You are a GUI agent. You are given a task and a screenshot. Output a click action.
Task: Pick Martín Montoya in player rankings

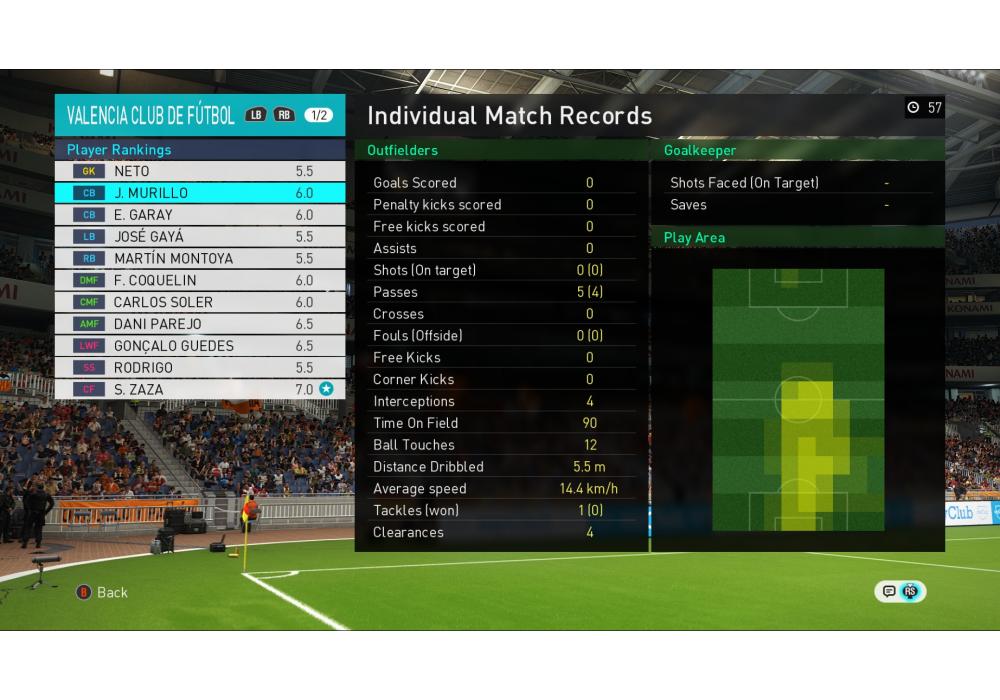click(x=200, y=259)
